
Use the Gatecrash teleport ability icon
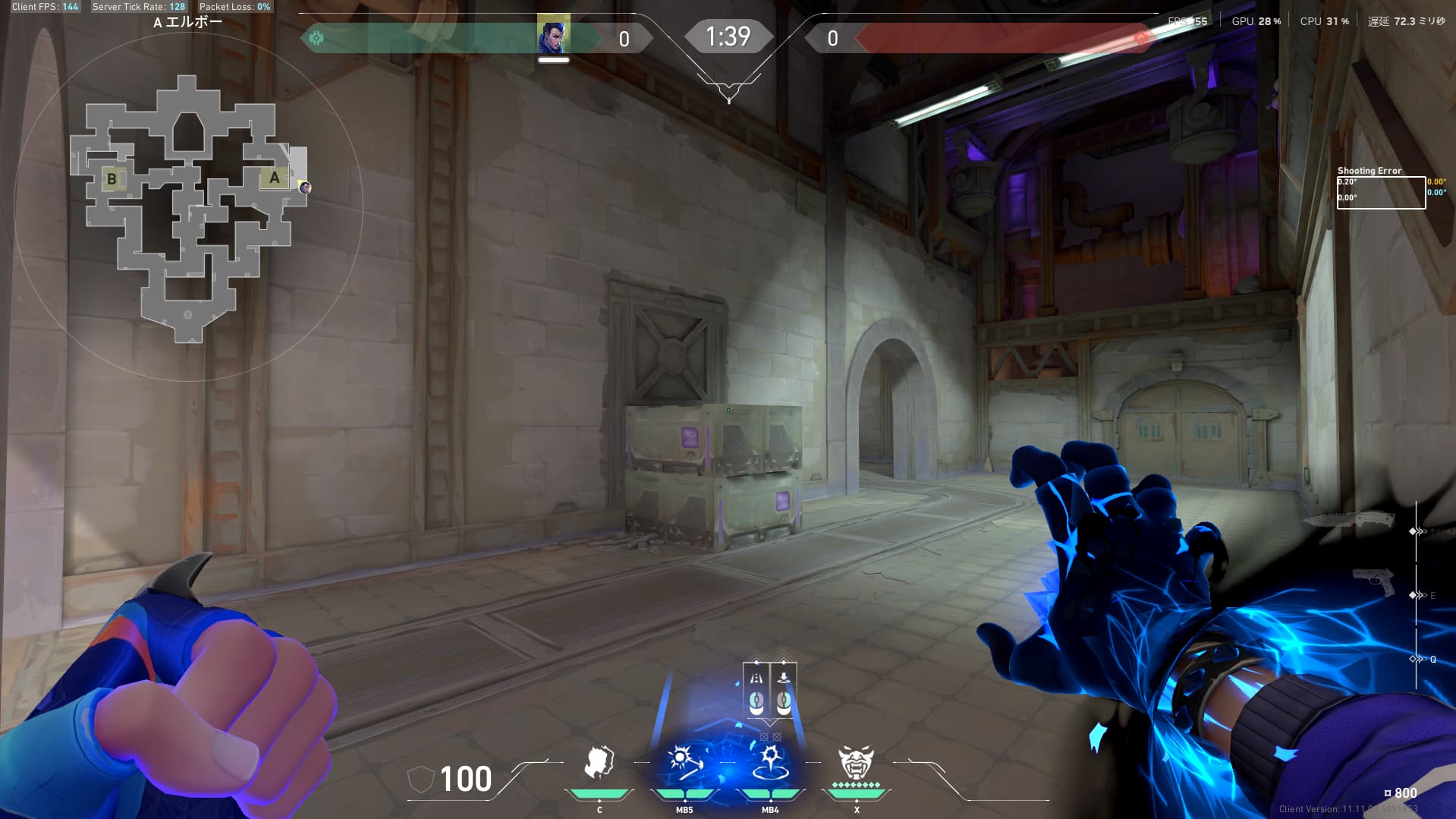770,763
